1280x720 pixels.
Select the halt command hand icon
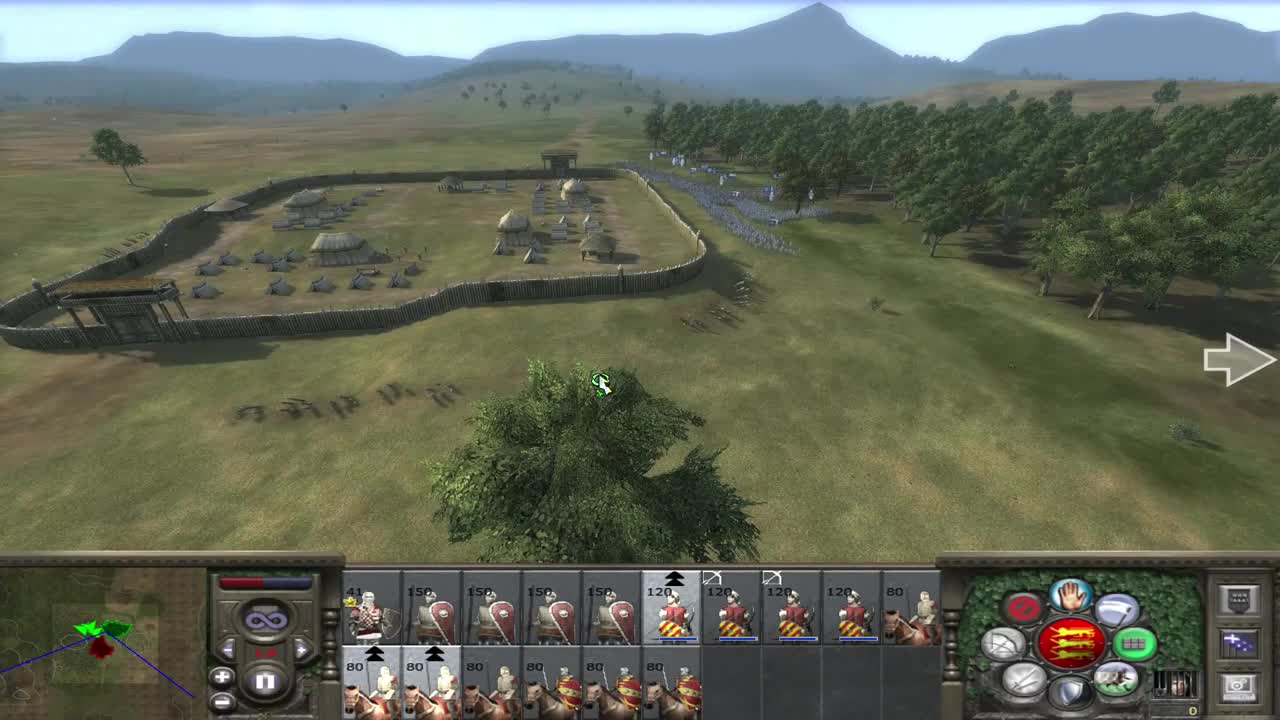click(x=1070, y=596)
